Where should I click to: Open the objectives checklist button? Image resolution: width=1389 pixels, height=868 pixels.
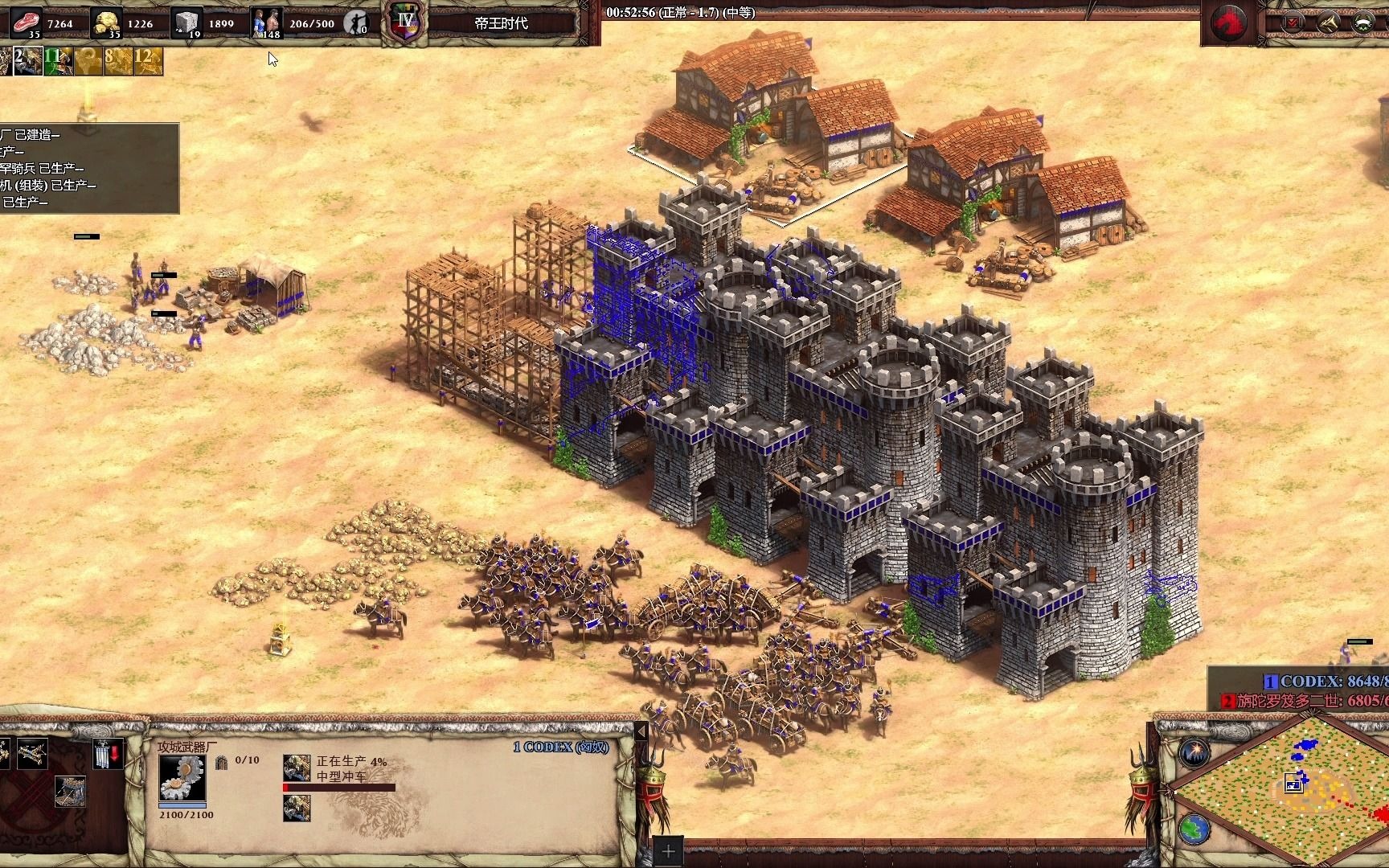(1293, 23)
